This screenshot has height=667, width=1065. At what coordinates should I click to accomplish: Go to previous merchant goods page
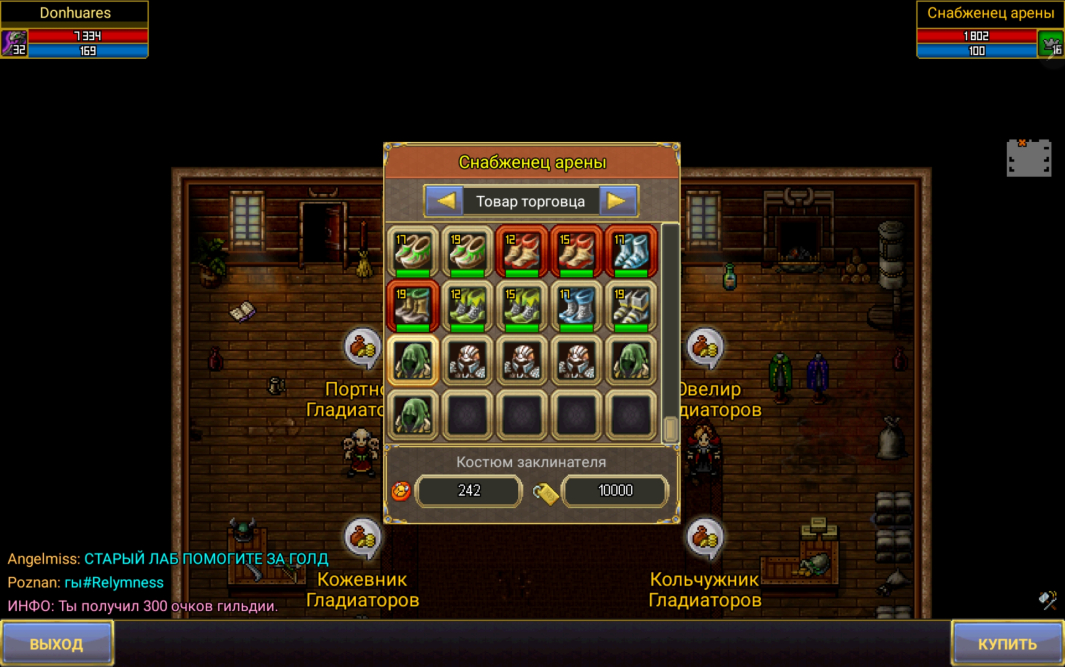coord(445,201)
